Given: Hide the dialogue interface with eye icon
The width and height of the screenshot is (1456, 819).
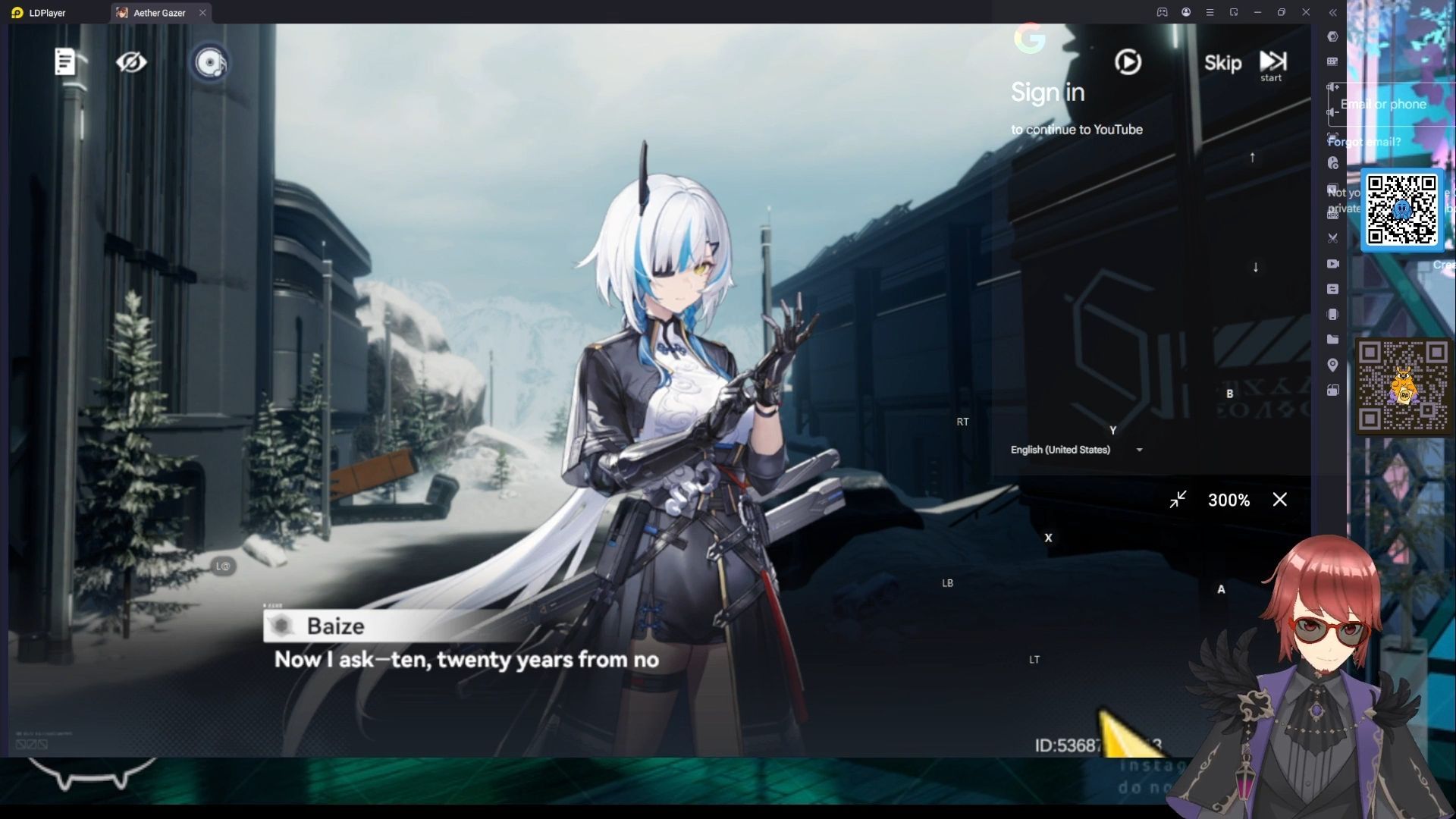Looking at the screenshot, I should pos(130,62).
